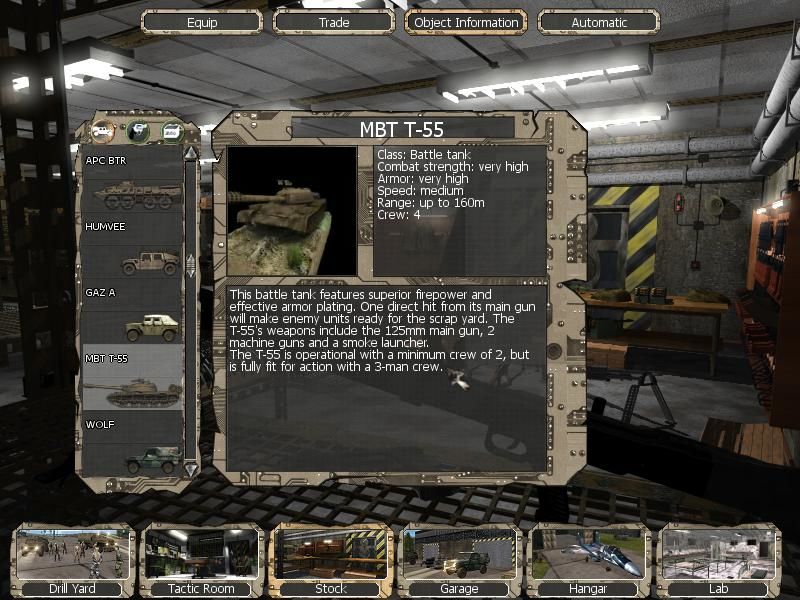This screenshot has width=800, height=600.
Task: Activate the Automatic button
Action: click(599, 22)
